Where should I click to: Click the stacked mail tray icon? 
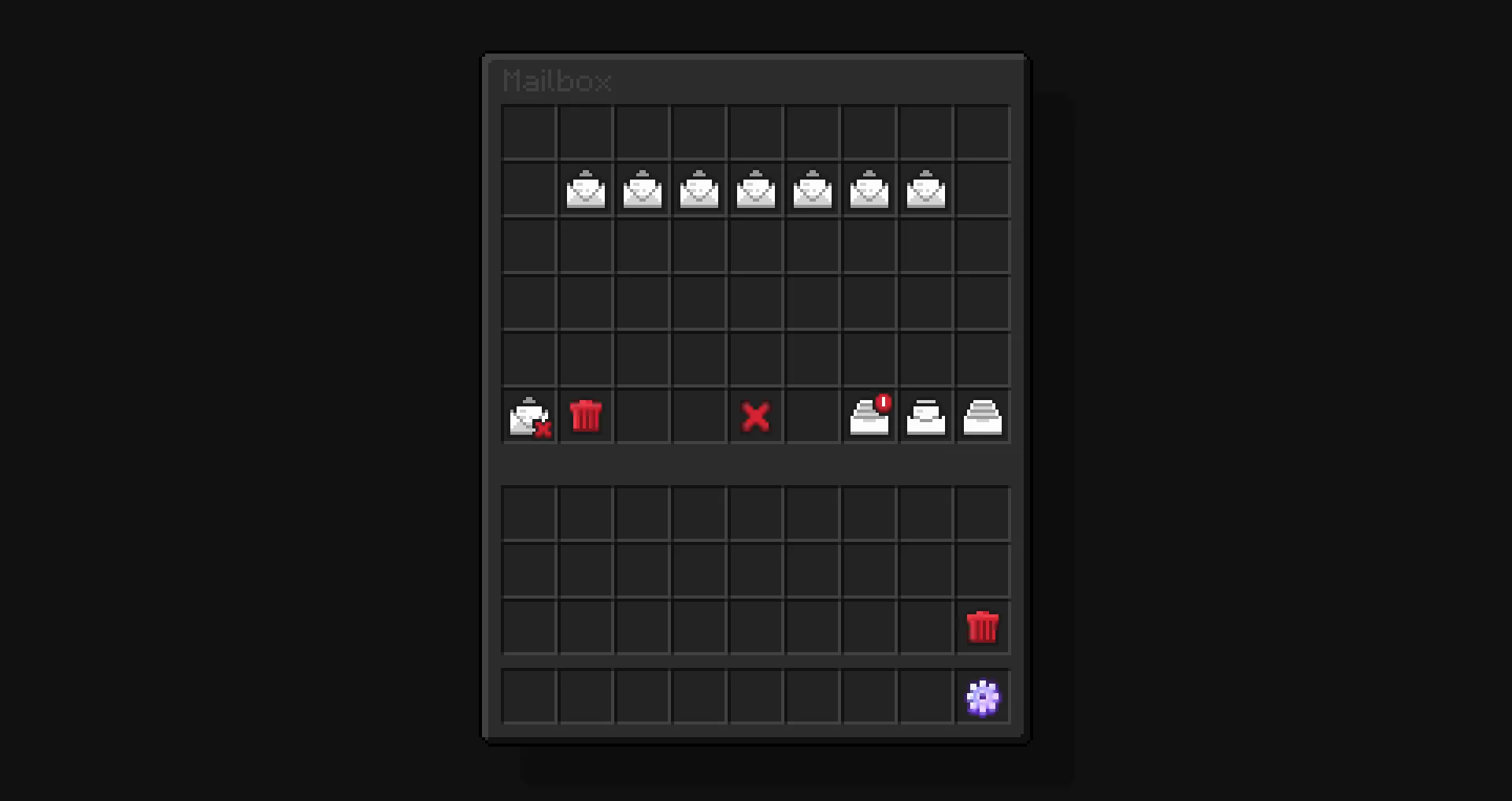pyautogui.click(x=982, y=417)
